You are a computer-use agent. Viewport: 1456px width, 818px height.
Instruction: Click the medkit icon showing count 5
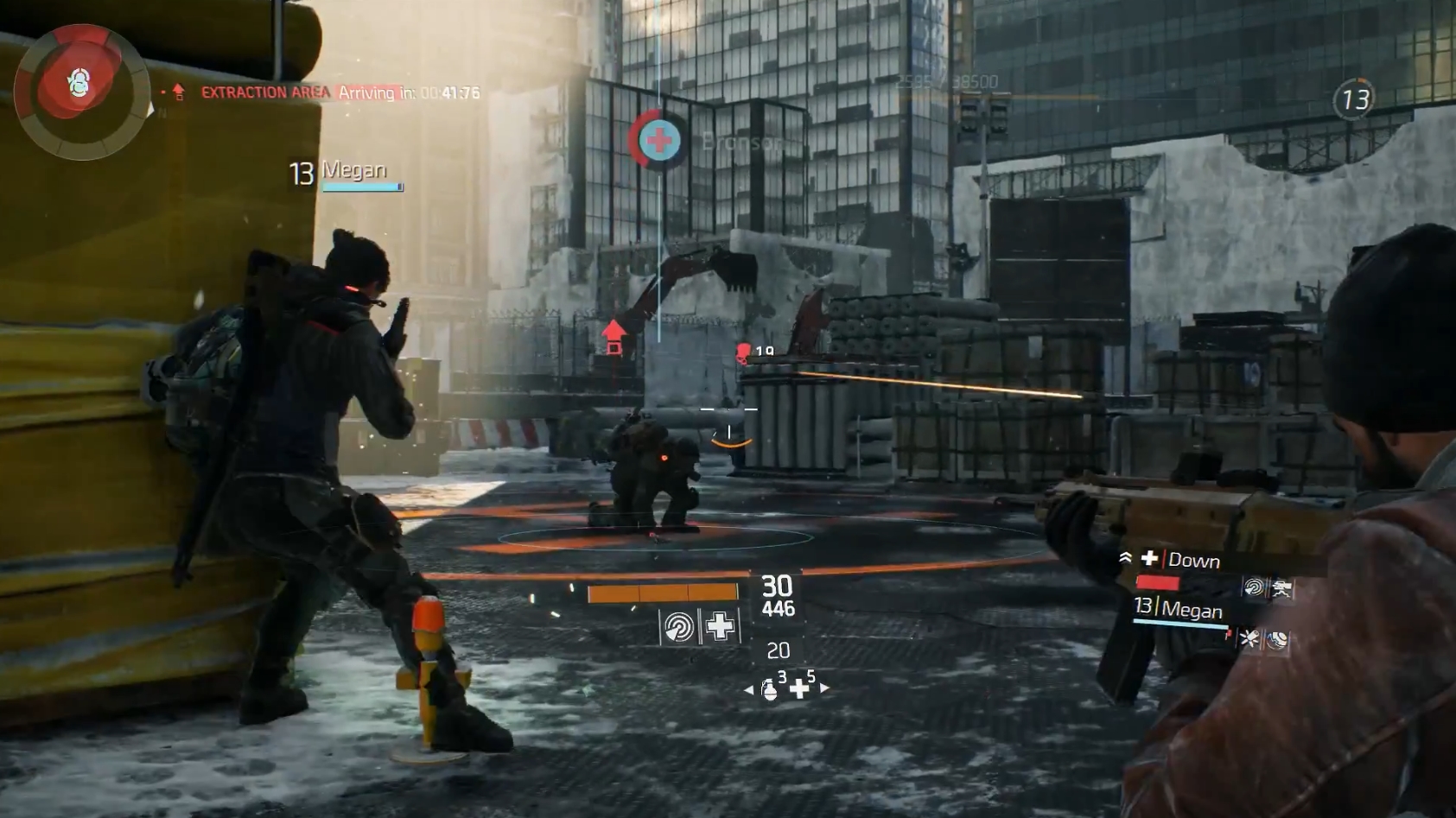click(801, 688)
